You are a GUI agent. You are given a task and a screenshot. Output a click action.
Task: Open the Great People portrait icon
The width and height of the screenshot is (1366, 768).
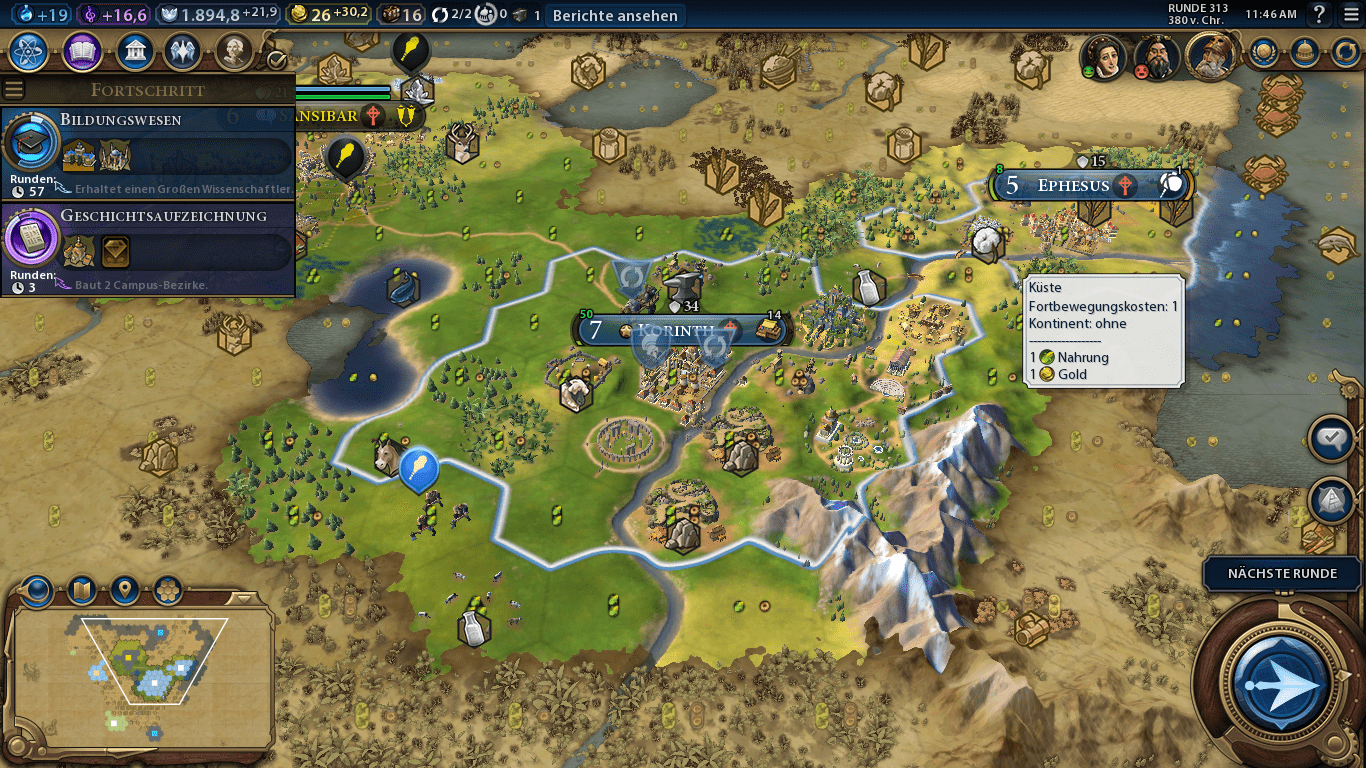(233, 50)
